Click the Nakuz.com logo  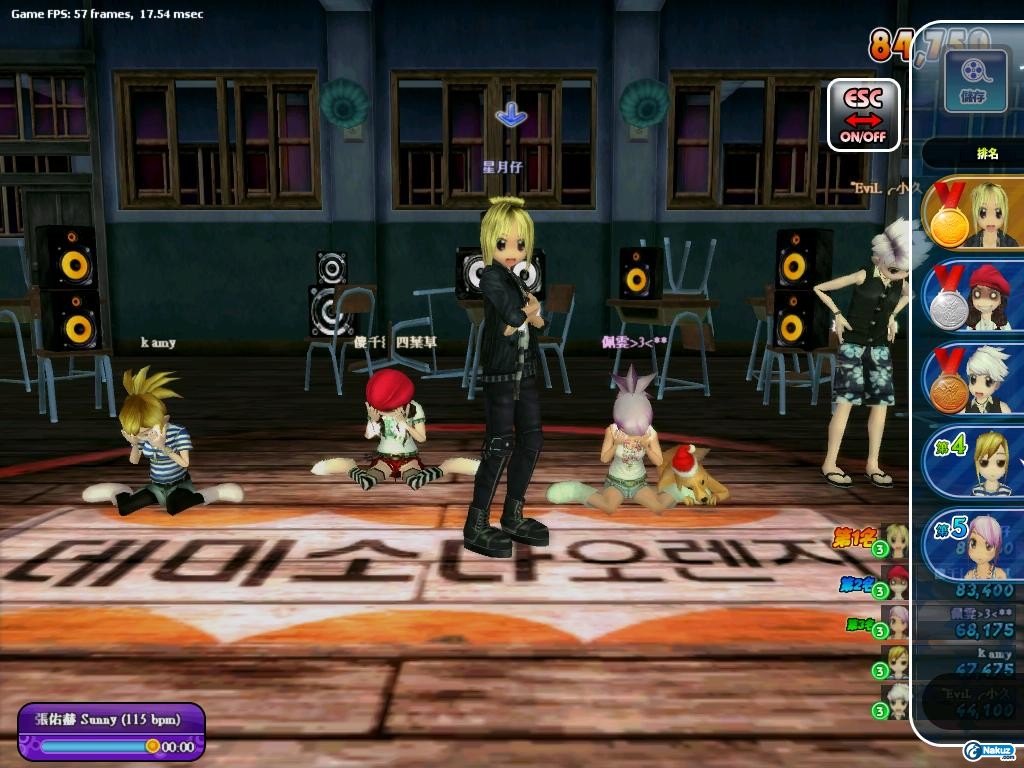990,750
